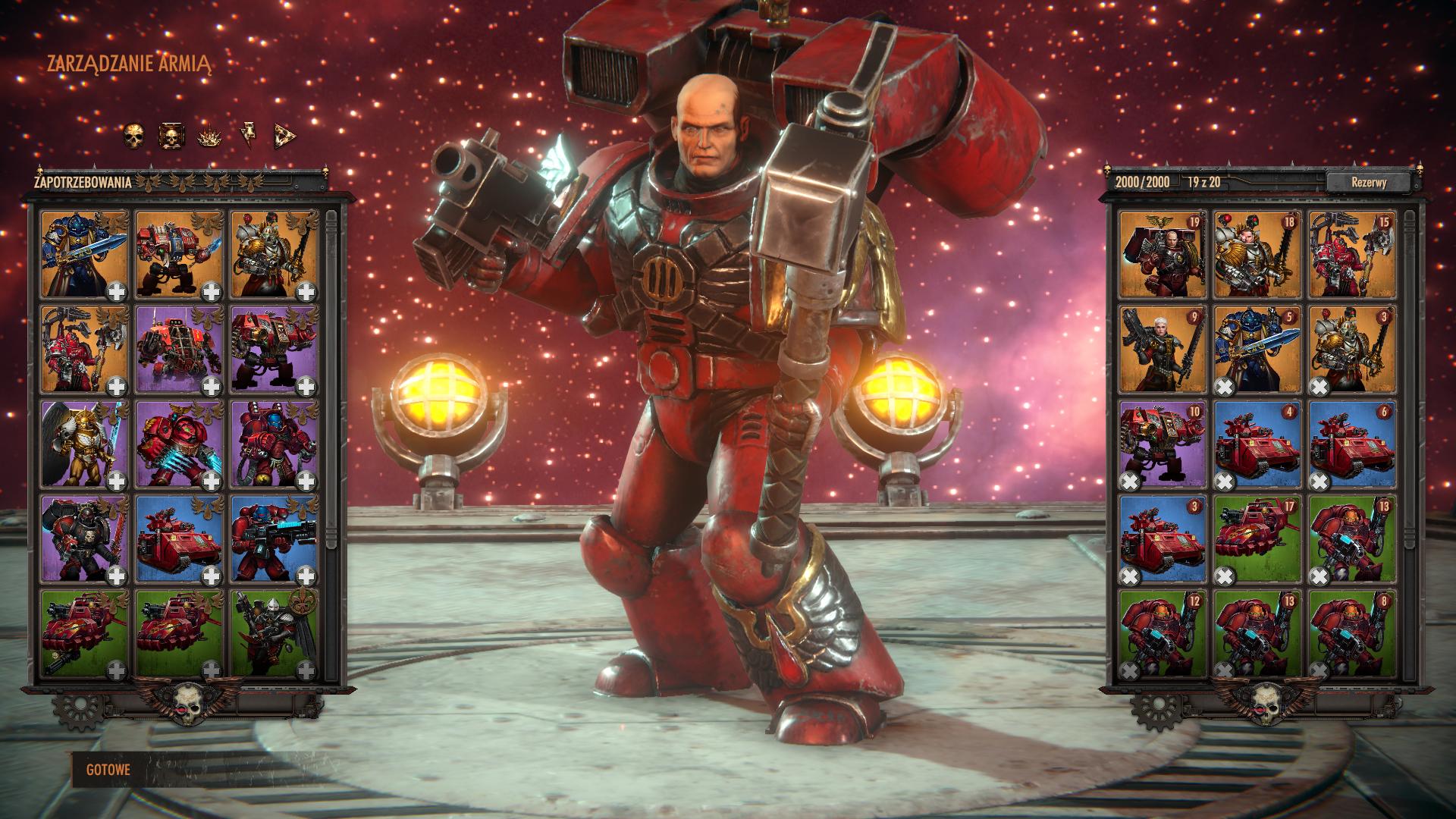Viewport: 1456px width, 819px height.
Task: Select the level 18 chainsword hero in the army
Action: 1257,254
